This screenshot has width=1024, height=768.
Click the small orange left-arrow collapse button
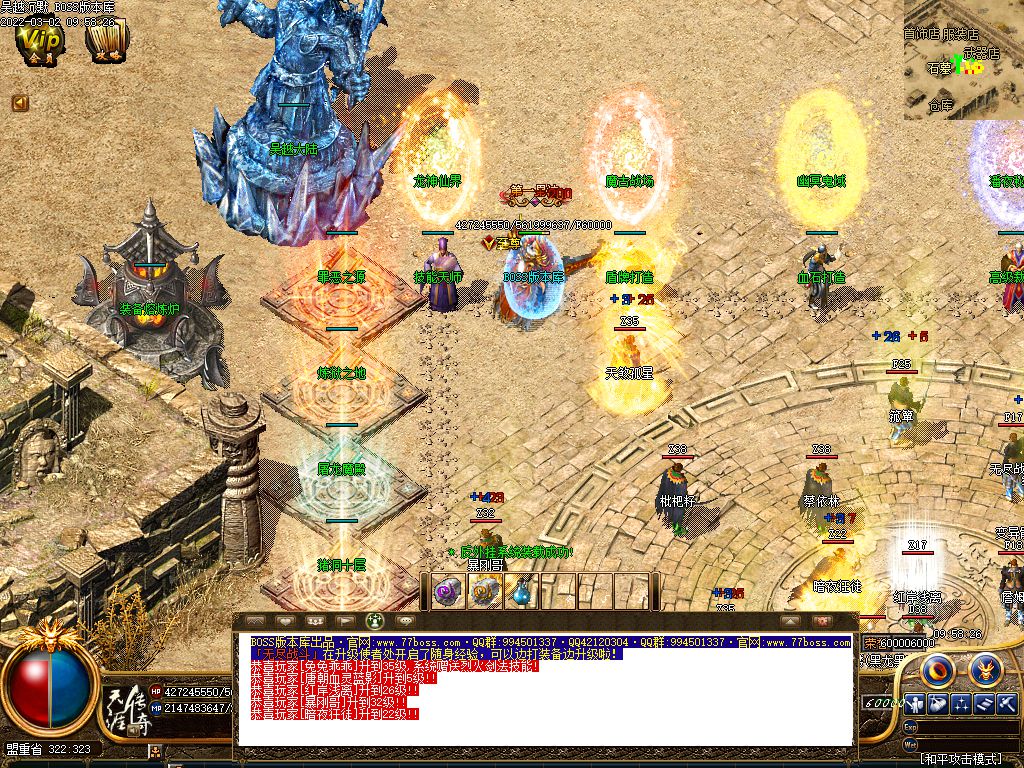pos(20,103)
